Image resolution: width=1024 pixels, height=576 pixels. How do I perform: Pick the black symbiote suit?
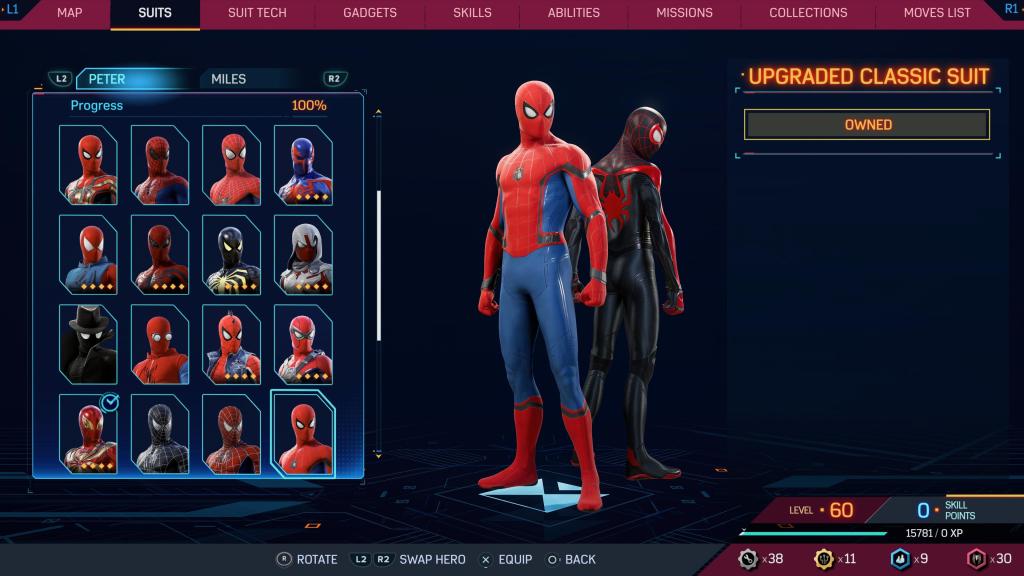click(x=160, y=434)
